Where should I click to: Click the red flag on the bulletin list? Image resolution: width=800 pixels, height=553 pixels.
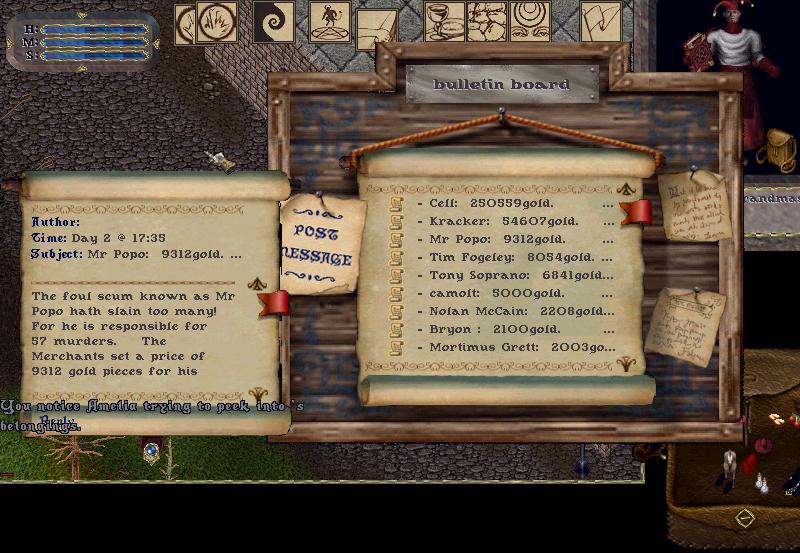pyautogui.click(x=636, y=211)
